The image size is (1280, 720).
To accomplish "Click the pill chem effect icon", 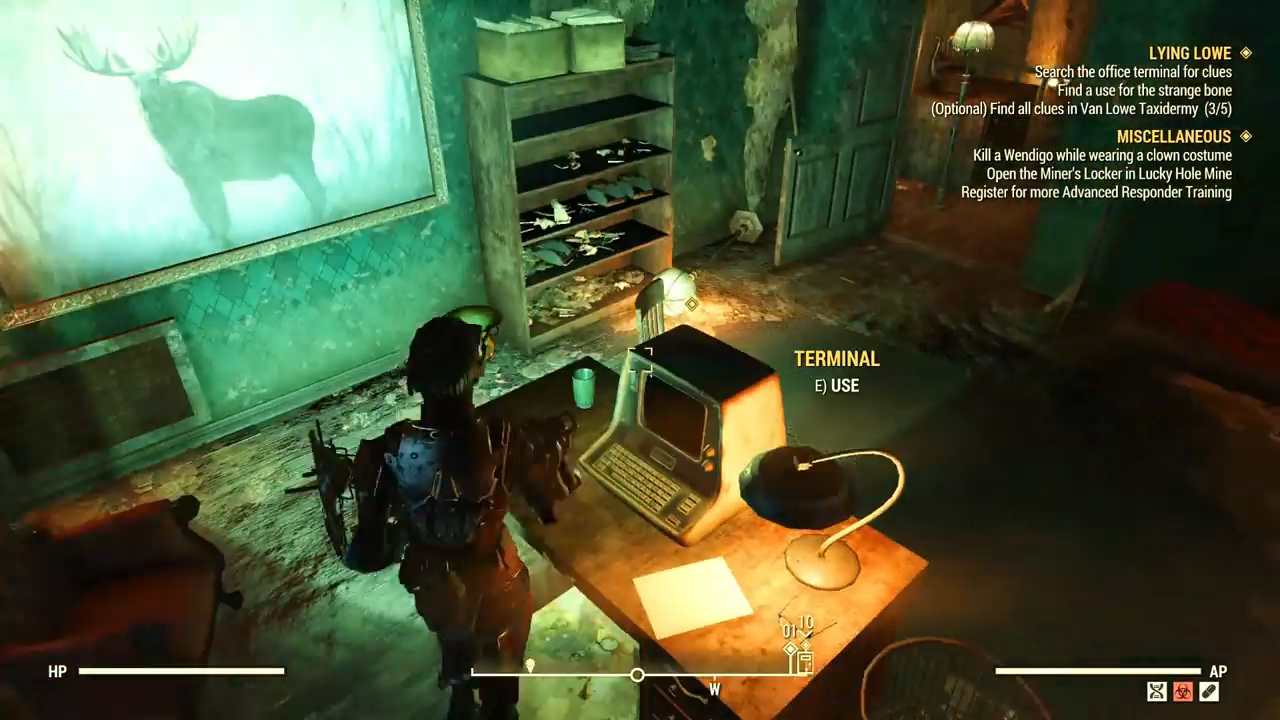I will coord(1209,691).
